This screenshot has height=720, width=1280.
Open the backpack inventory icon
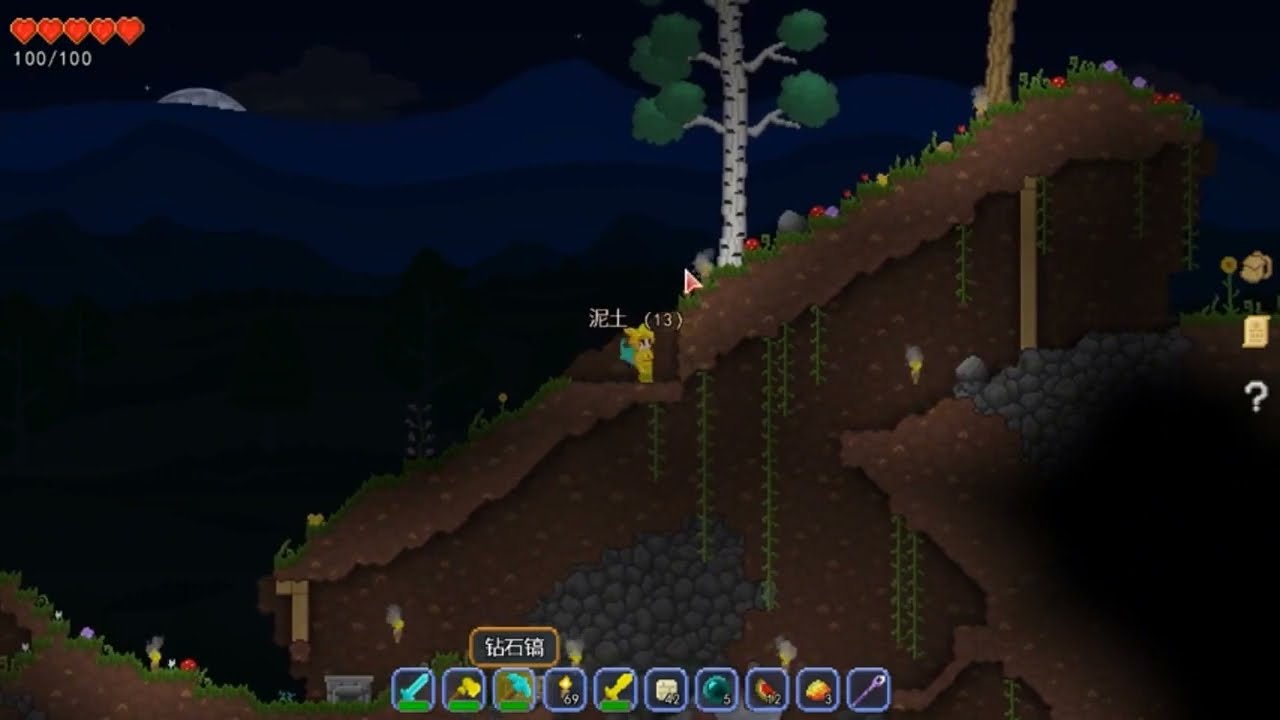pyautogui.click(x=1256, y=267)
